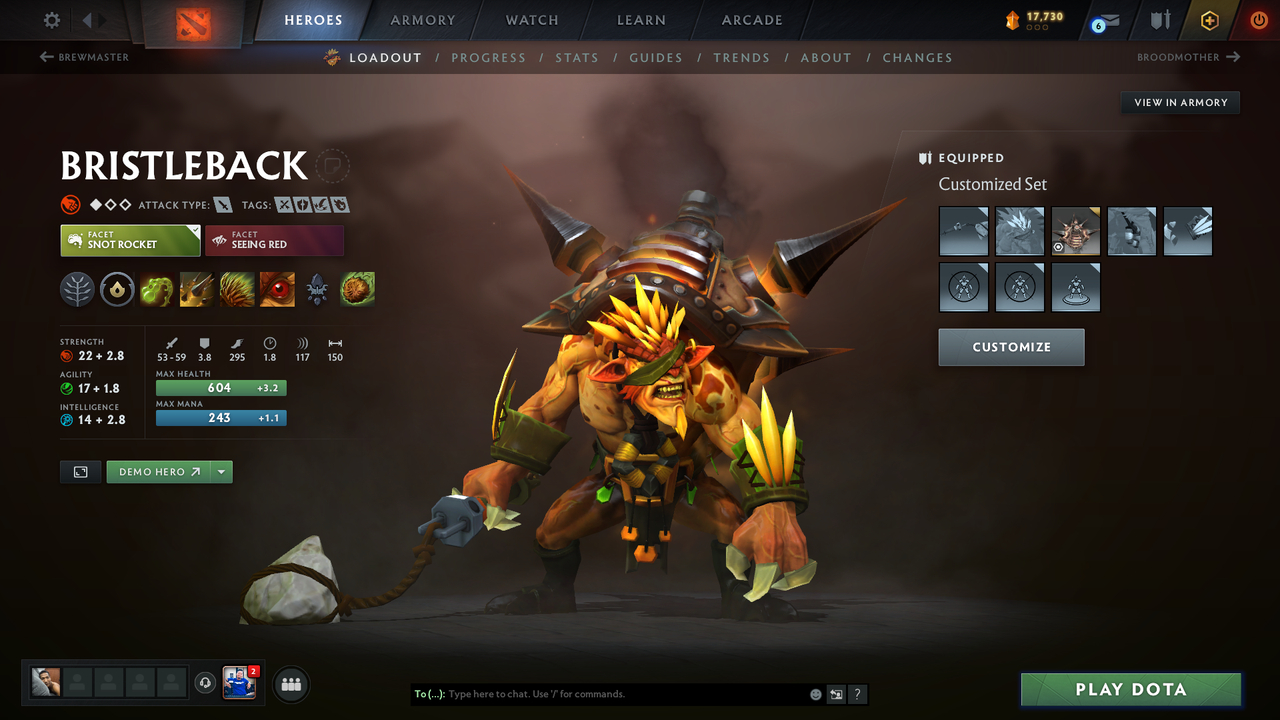View the Bristleback passive ability icon
This screenshot has height=720, width=1280.
pos(237,290)
